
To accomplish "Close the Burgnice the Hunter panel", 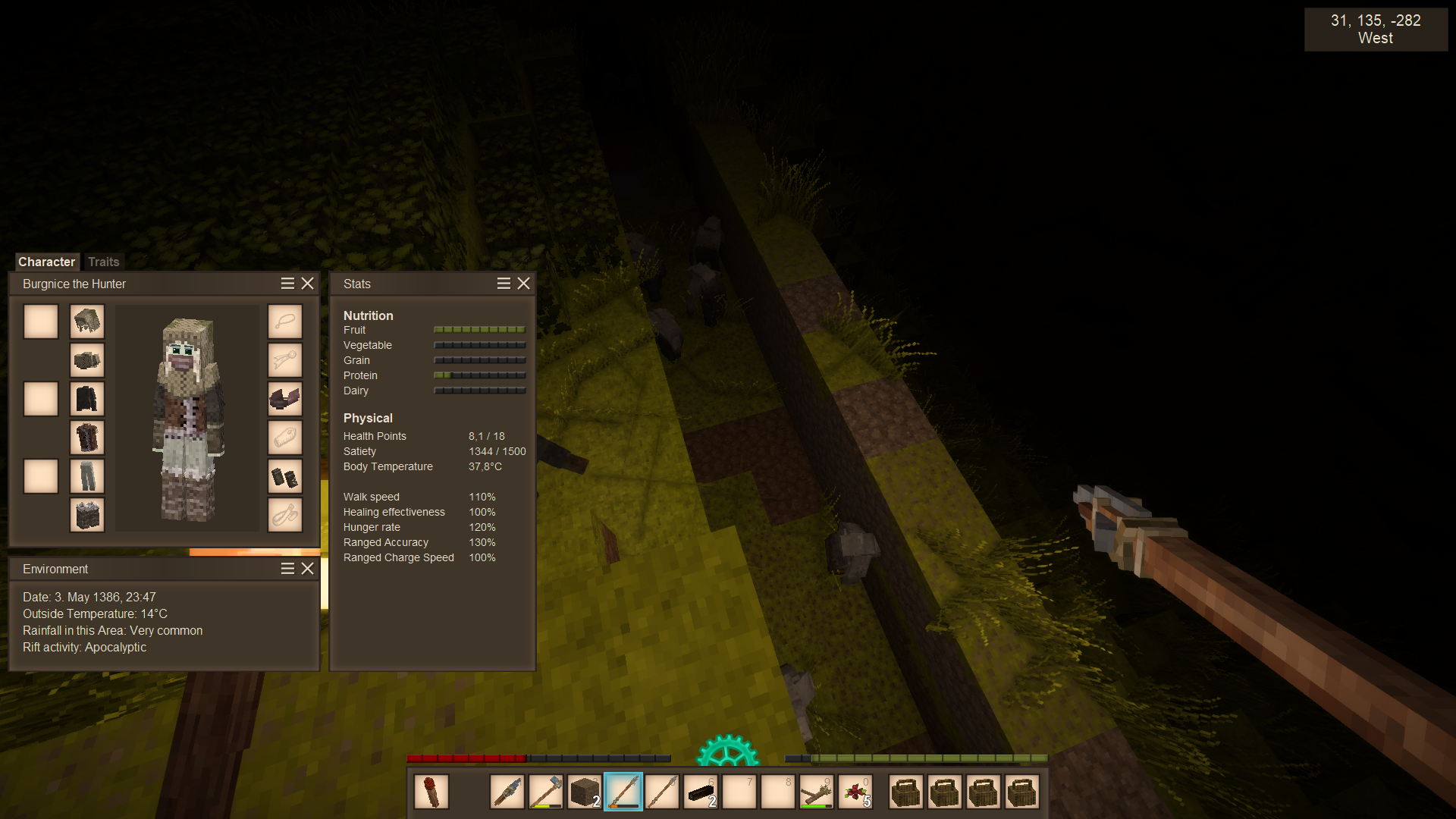I will pyautogui.click(x=307, y=283).
